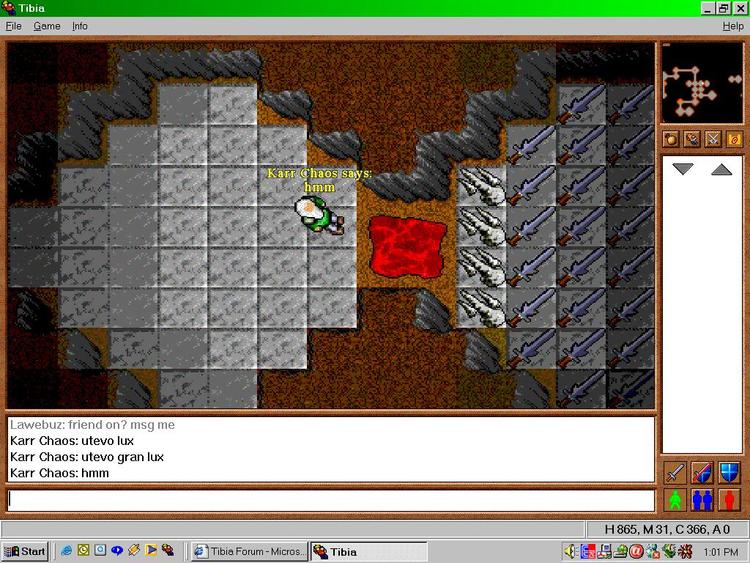Choose the two blue figures follow mode

(702, 499)
